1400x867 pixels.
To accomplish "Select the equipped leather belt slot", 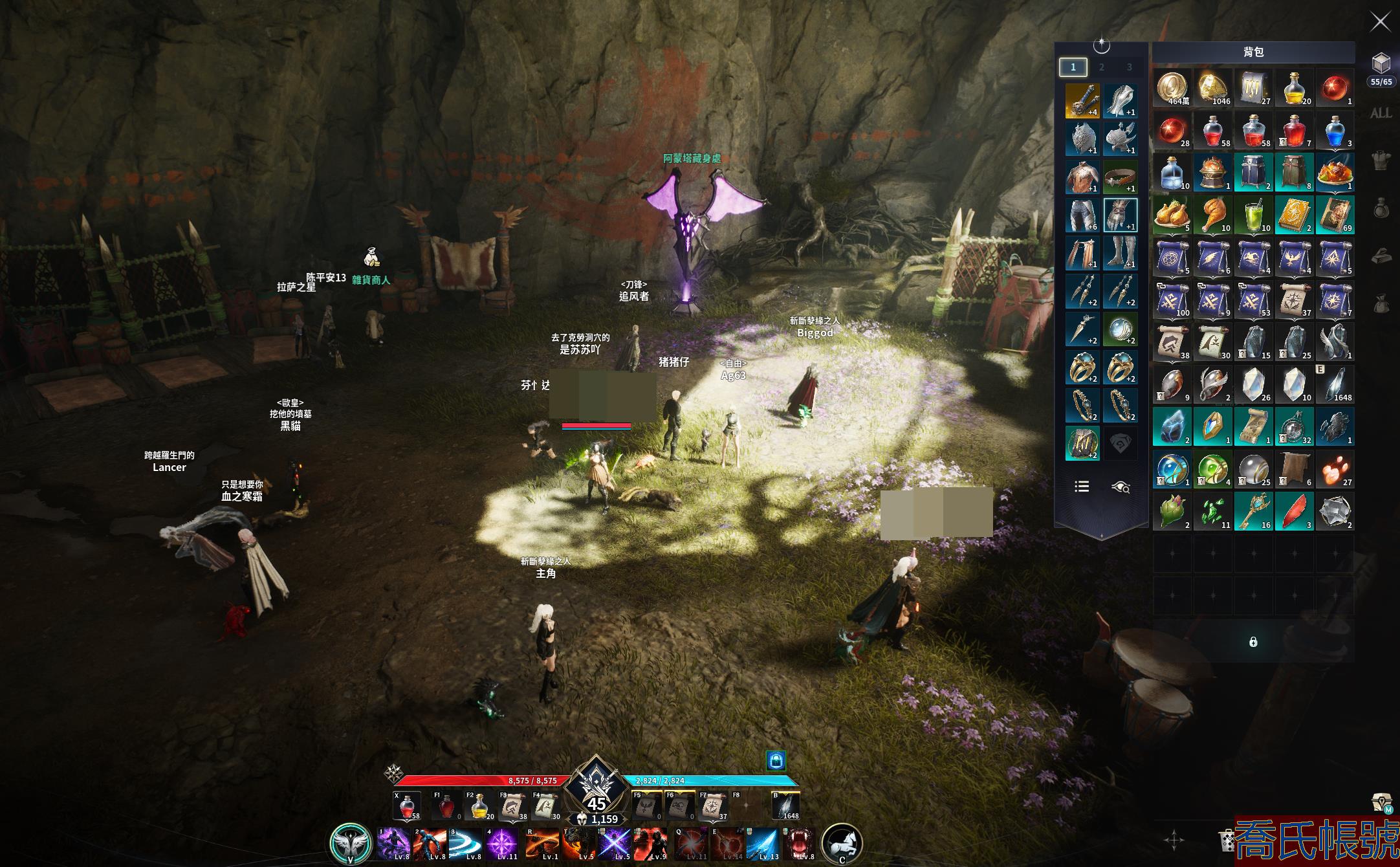I will click(x=1121, y=177).
